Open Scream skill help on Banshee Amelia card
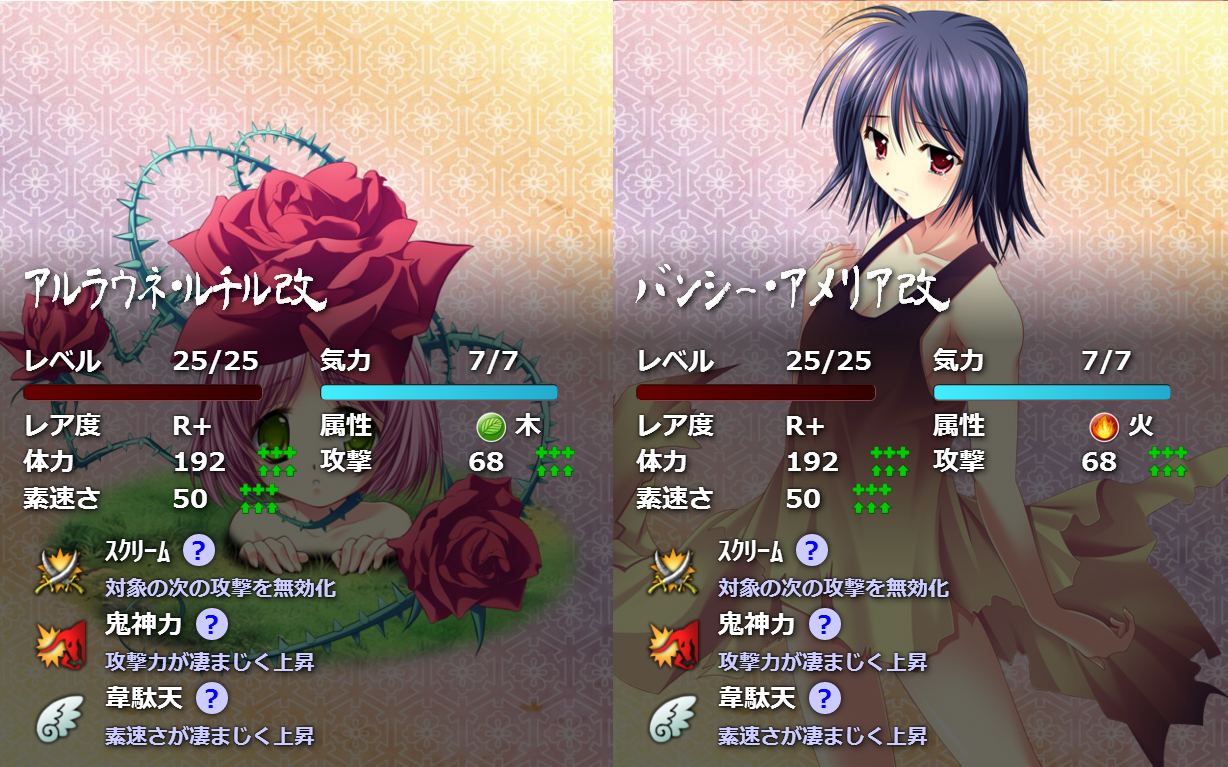 [x=811, y=550]
